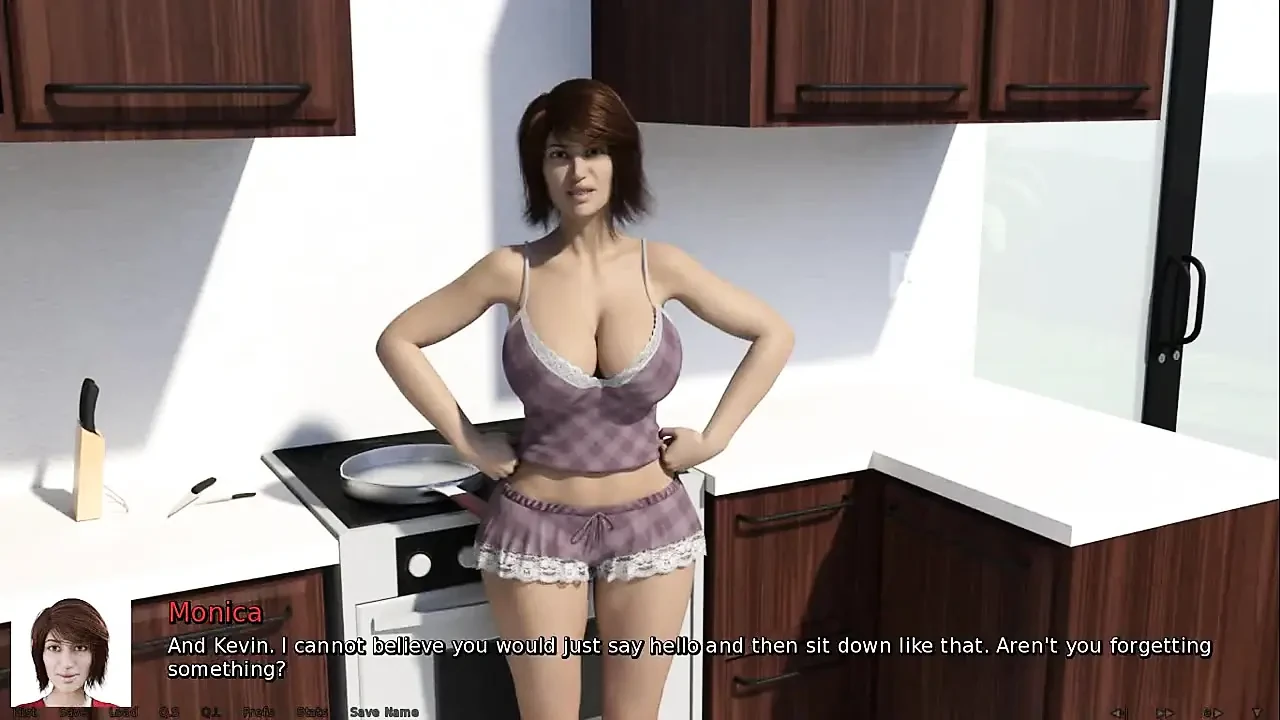View character Stats screen
1280x720 pixels.
pos(310,712)
